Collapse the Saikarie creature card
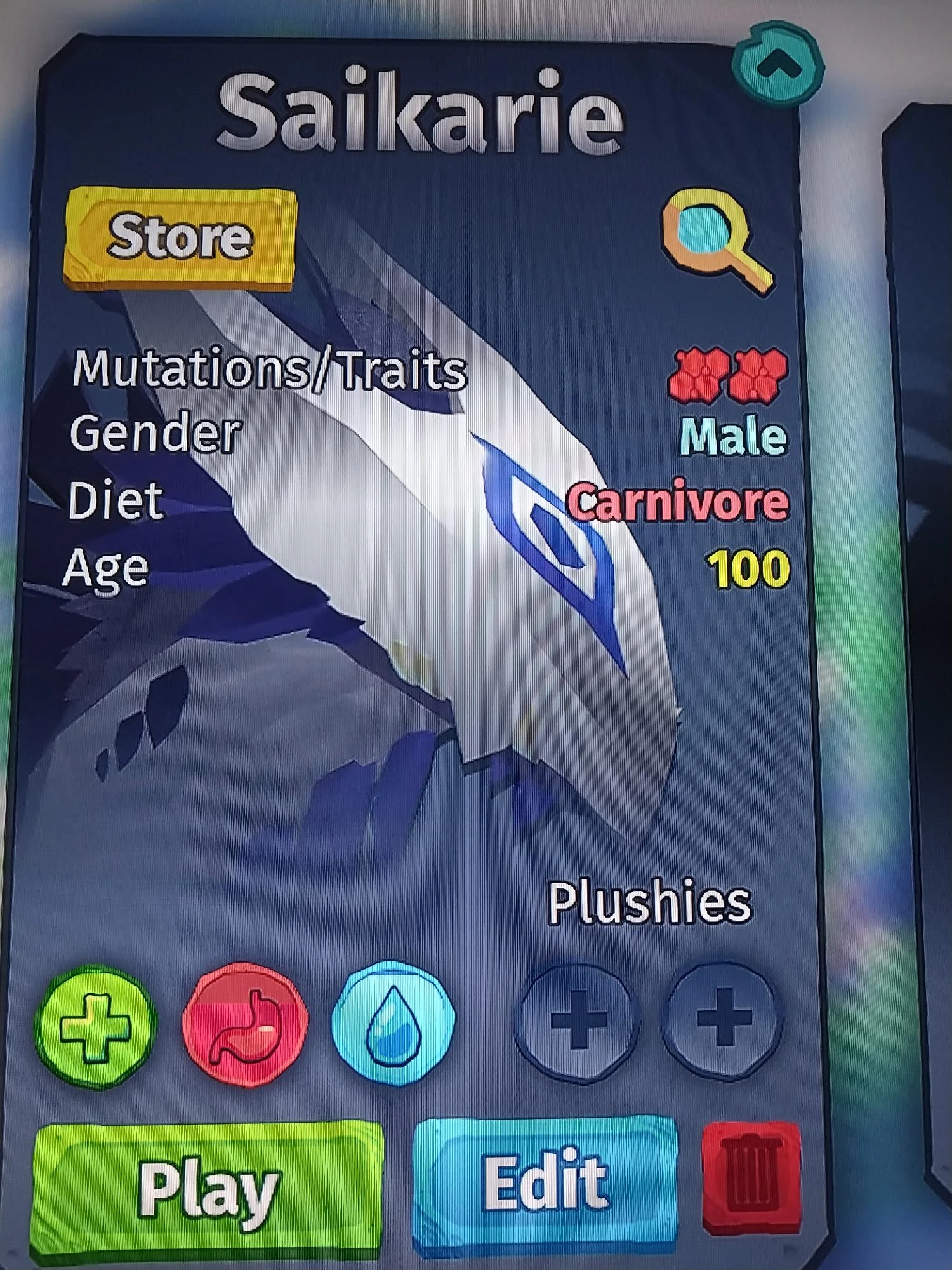This screenshot has height=1270, width=952. (776, 63)
